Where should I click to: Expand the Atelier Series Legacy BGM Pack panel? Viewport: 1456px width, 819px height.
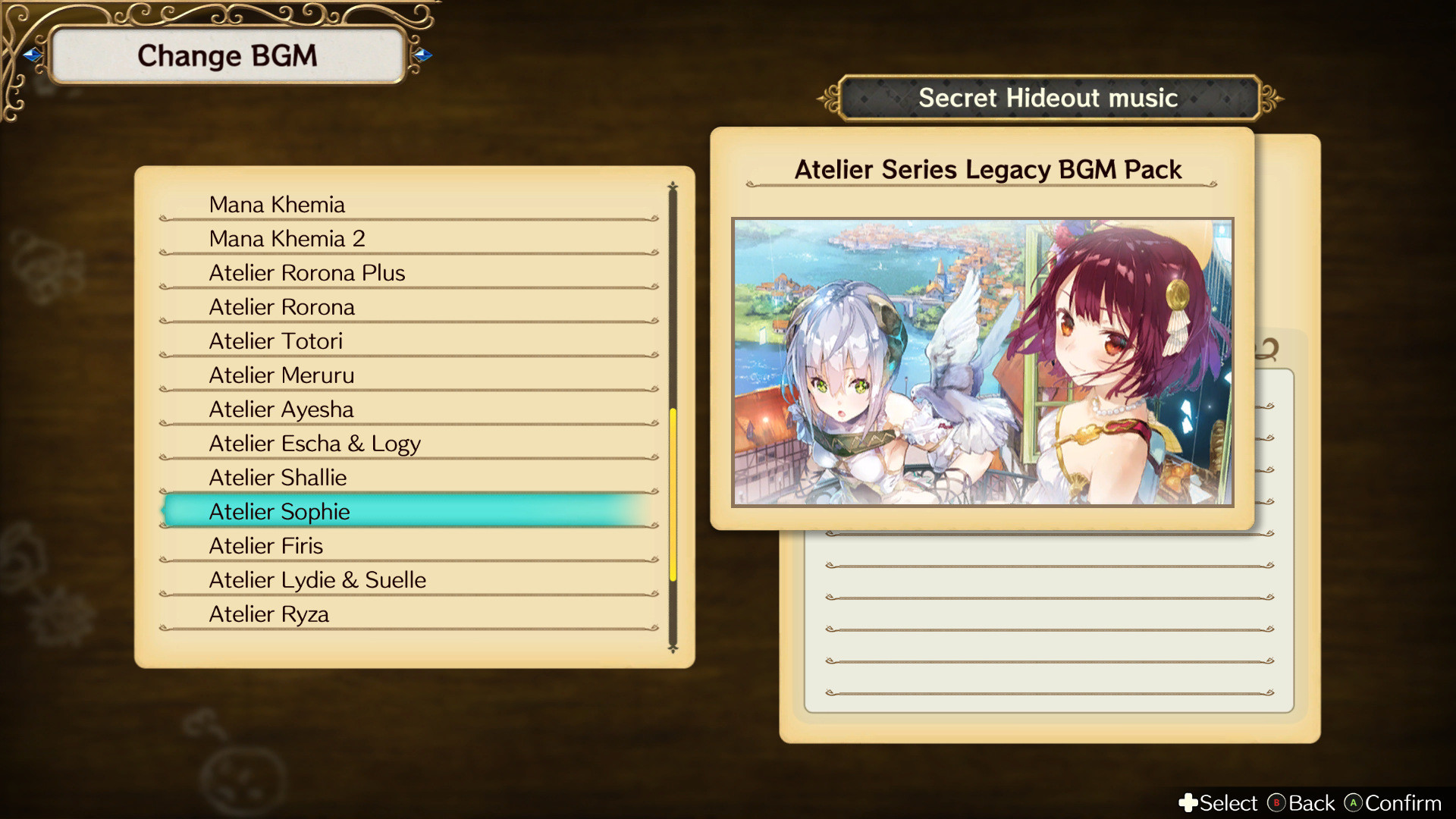(987, 170)
